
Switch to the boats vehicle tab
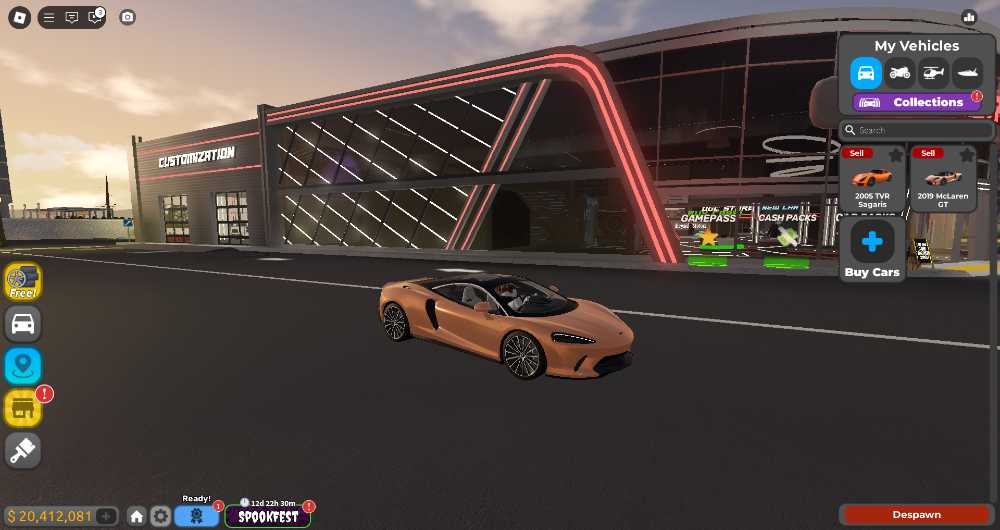point(967,73)
